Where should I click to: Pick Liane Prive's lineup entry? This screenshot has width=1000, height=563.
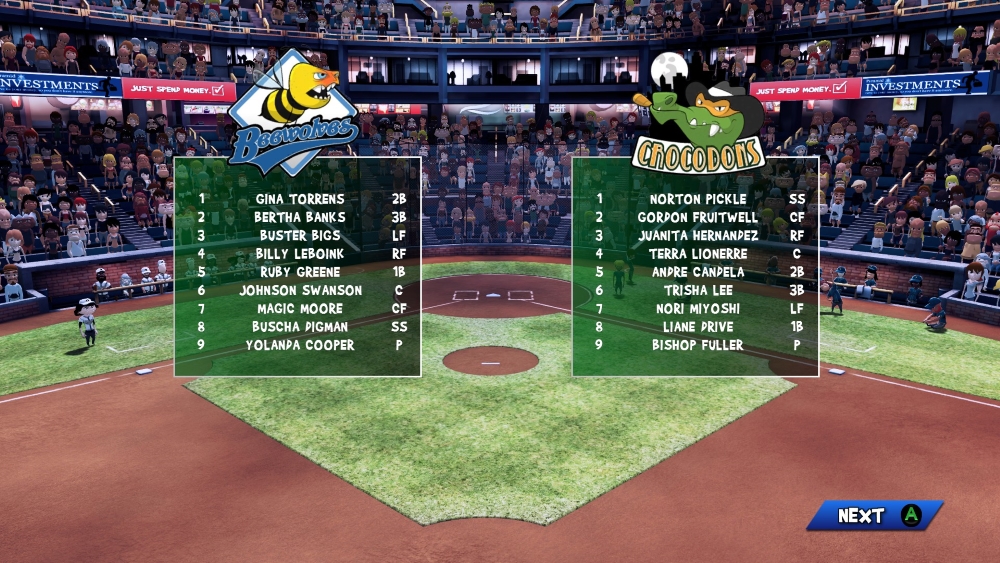coord(698,327)
